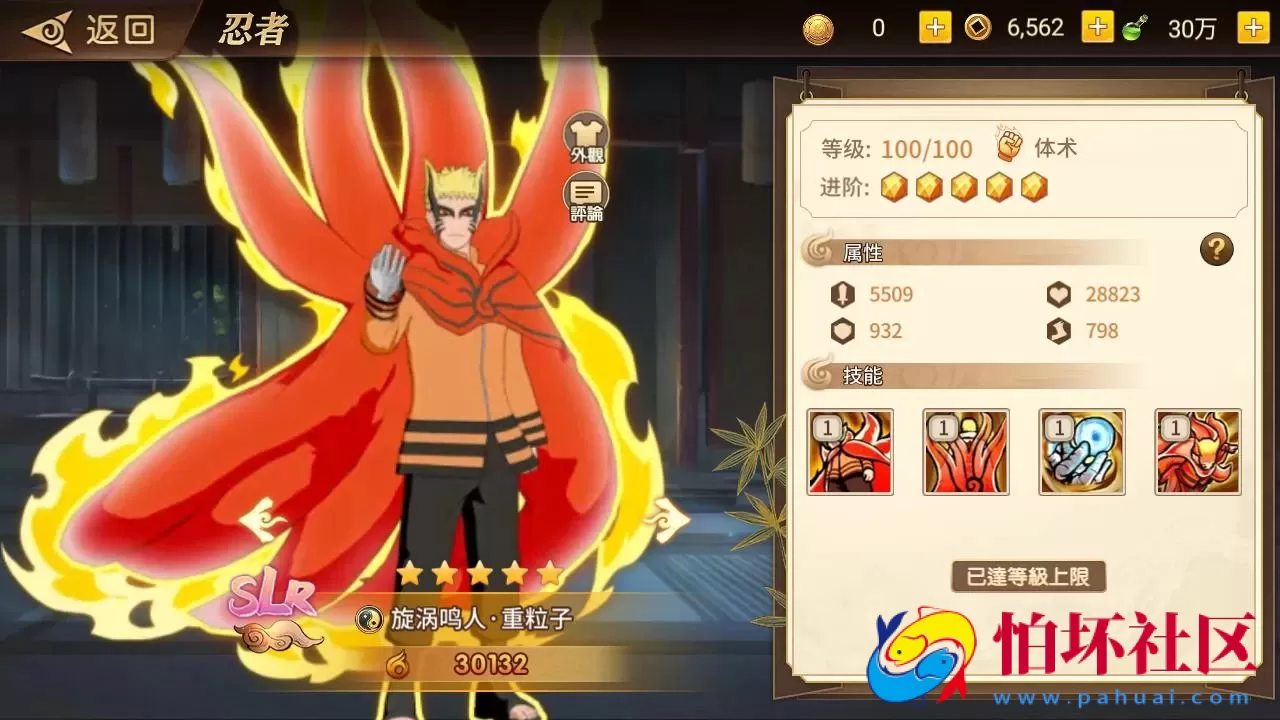1280x720 pixels.
Task: Open the 进阶 advancement gem row
Action: click(x=963, y=187)
